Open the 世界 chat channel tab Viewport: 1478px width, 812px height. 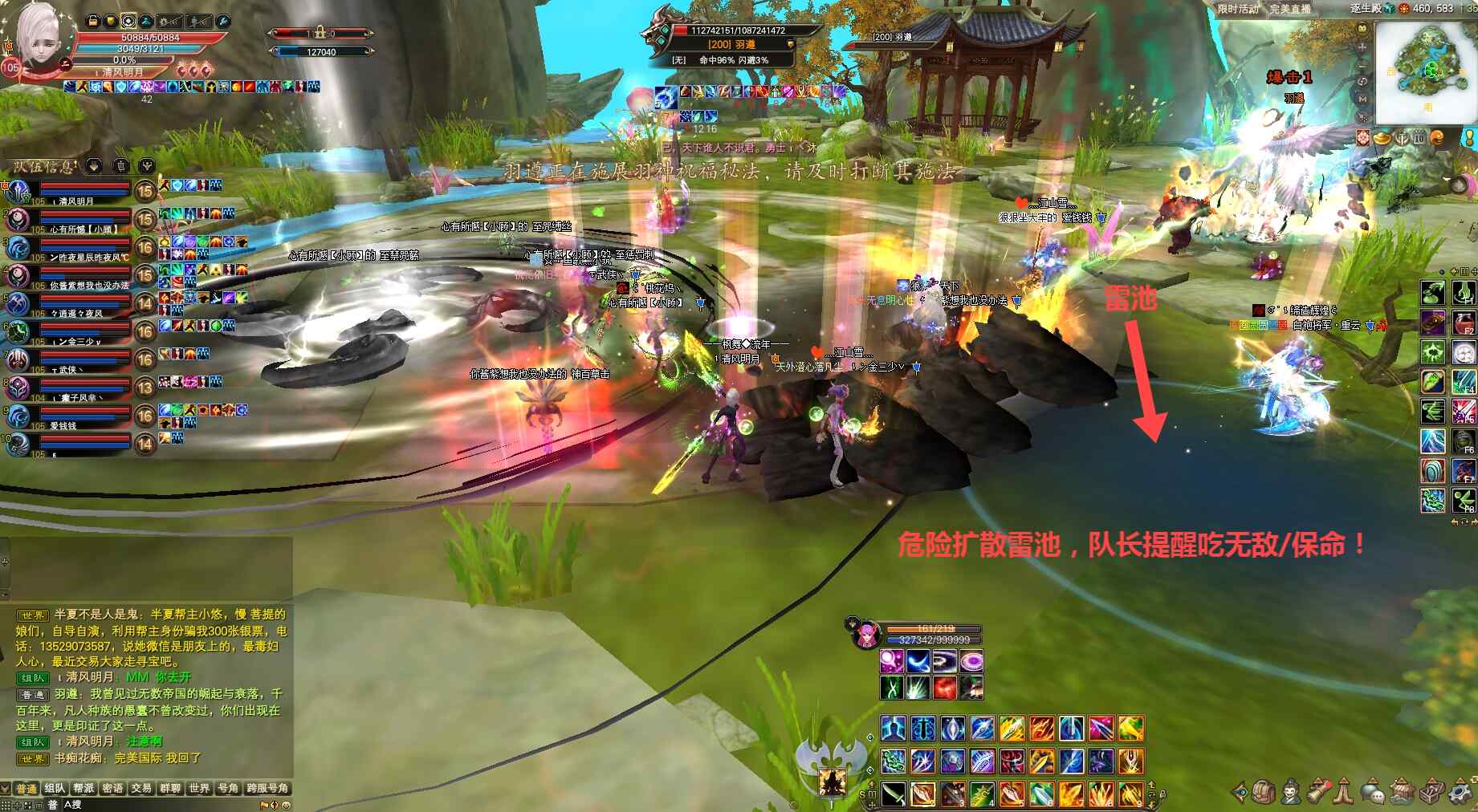[x=199, y=788]
